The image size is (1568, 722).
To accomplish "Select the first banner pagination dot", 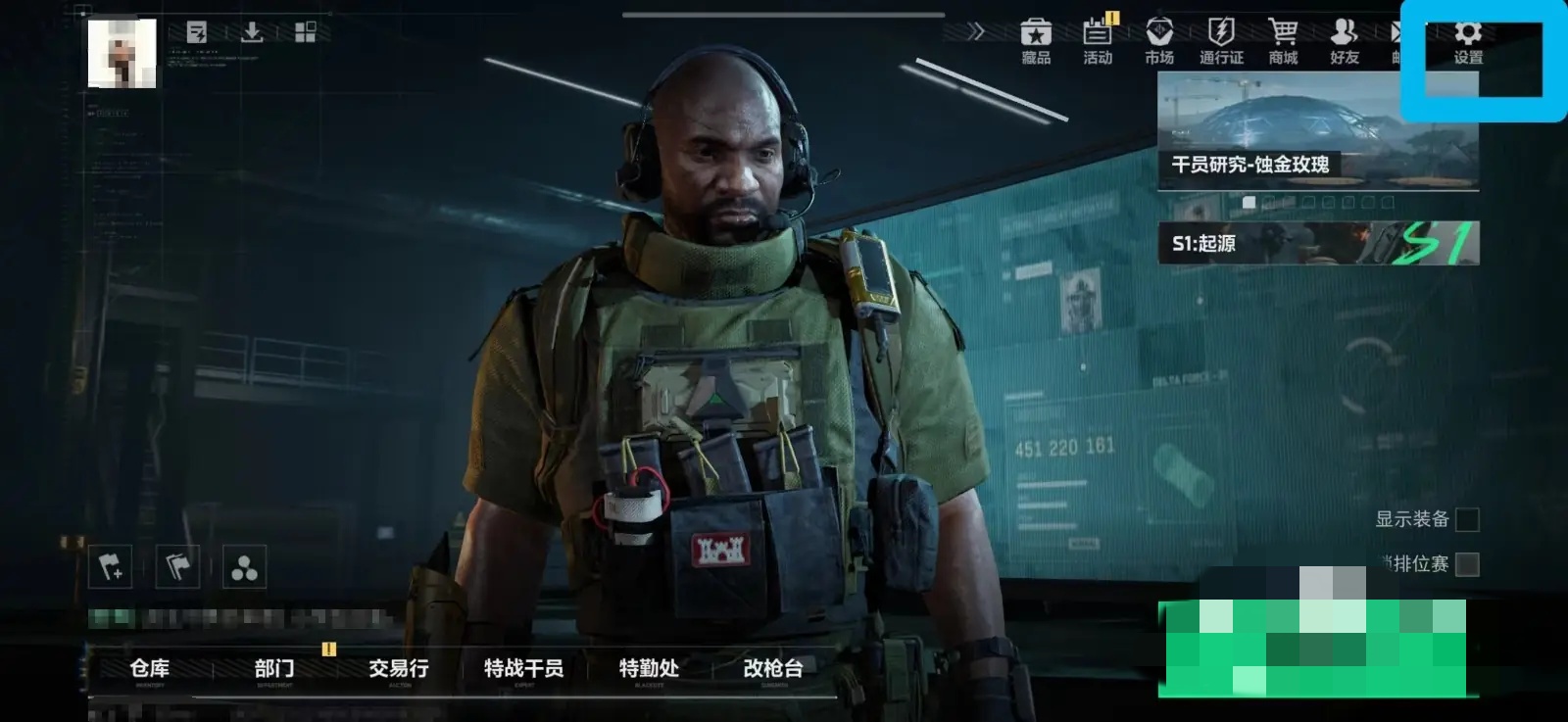I will (x=1251, y=201).
